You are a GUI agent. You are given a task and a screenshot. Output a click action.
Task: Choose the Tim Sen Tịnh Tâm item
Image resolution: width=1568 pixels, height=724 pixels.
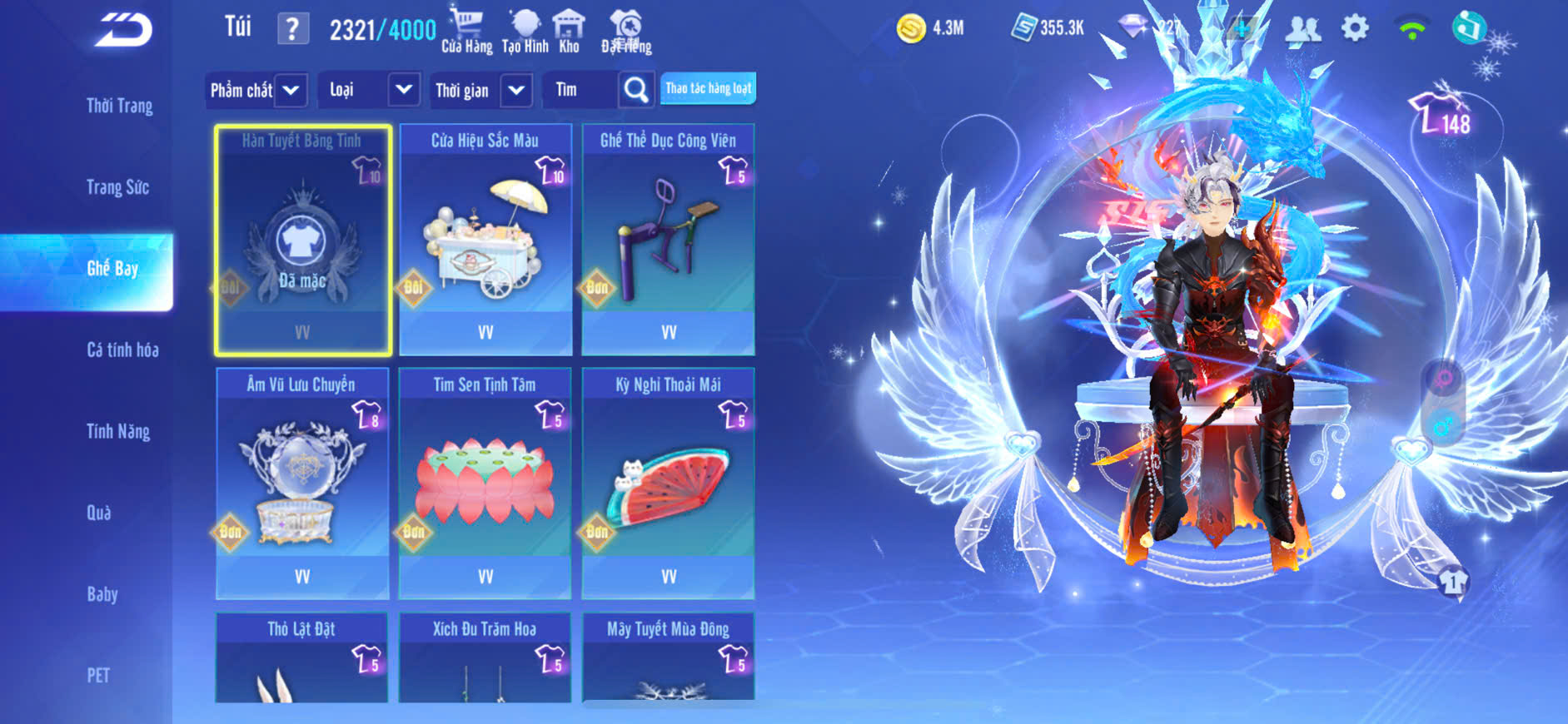click(485, 483)
